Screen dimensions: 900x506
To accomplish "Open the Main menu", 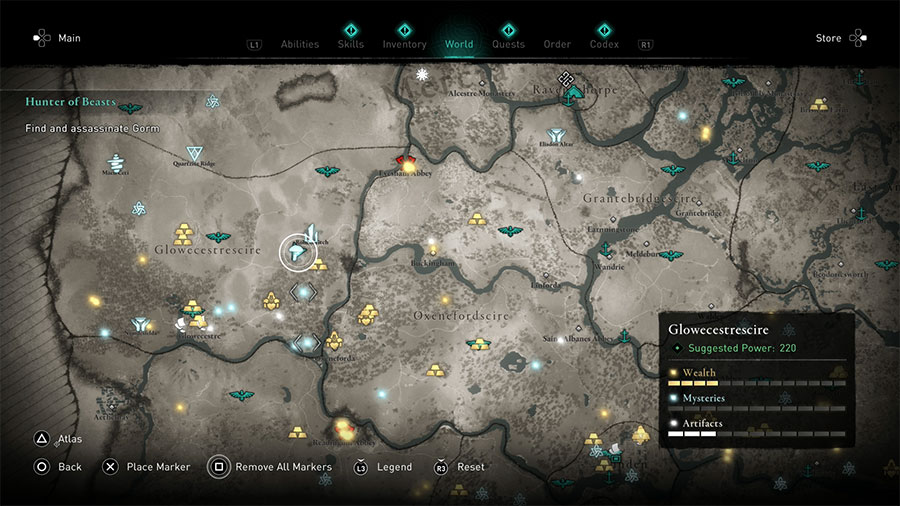I will click(x=56, y=38).
